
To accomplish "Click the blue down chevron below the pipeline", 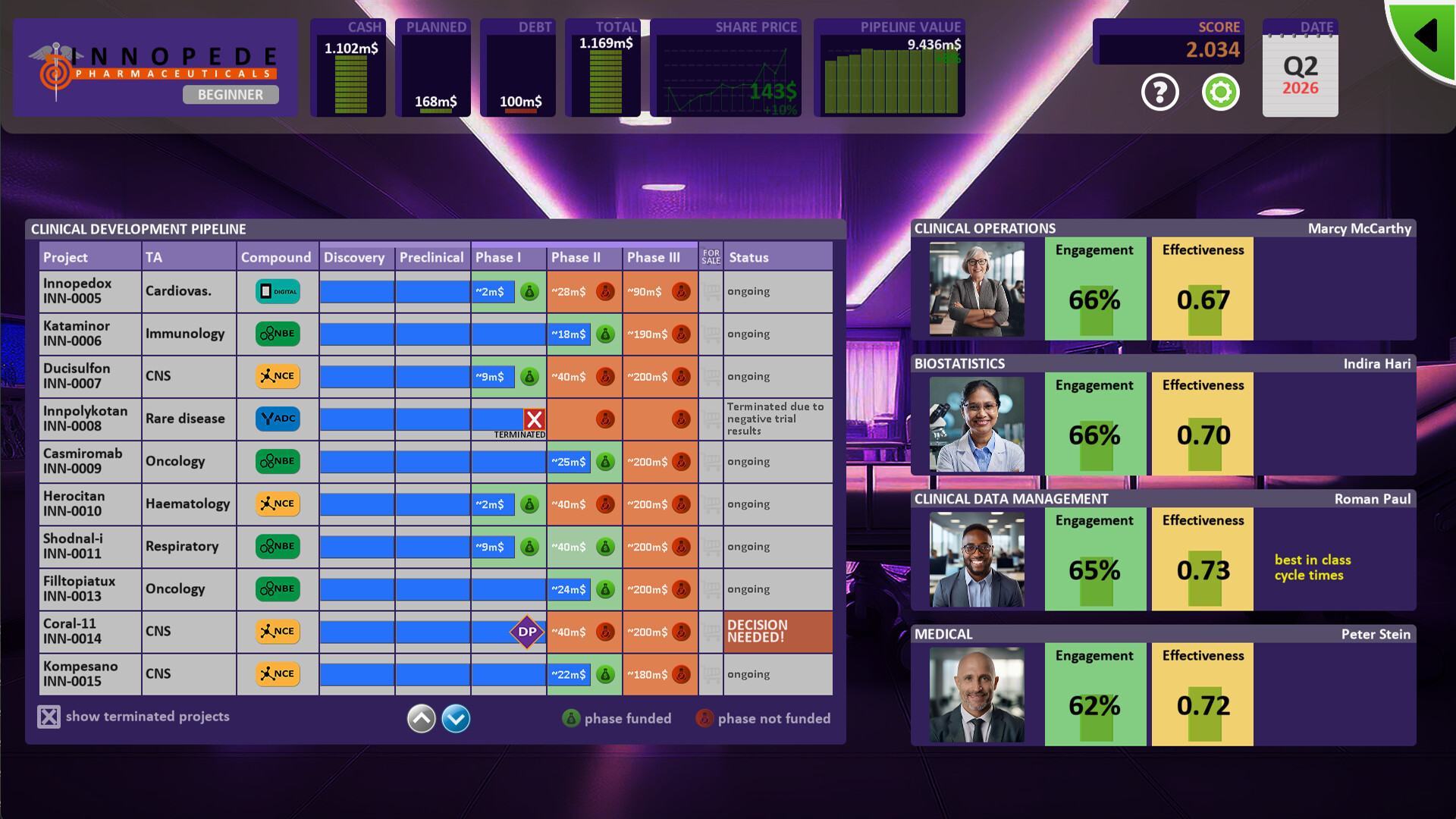I will coord(456,718).
